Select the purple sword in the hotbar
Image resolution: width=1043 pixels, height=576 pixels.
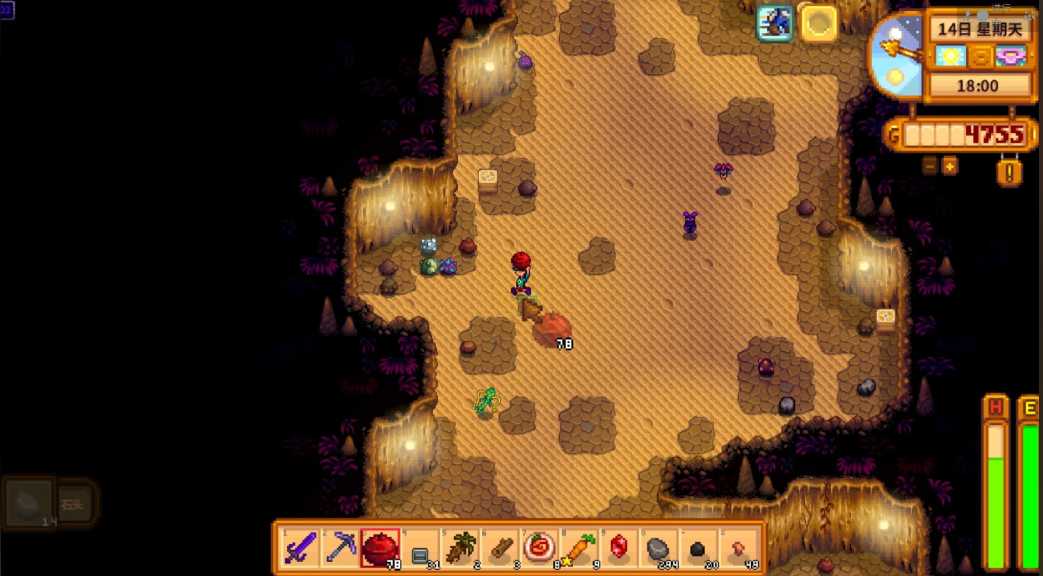(x=301, y=547)
